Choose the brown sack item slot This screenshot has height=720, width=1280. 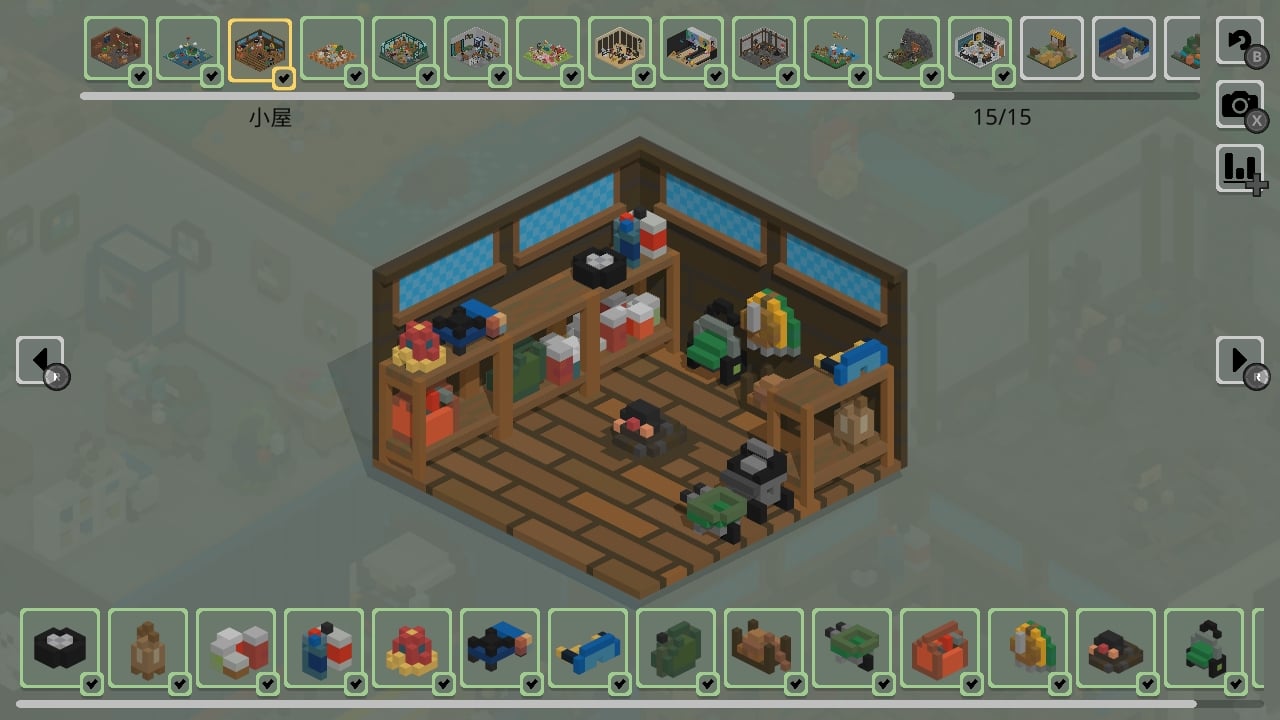[148, 648]
